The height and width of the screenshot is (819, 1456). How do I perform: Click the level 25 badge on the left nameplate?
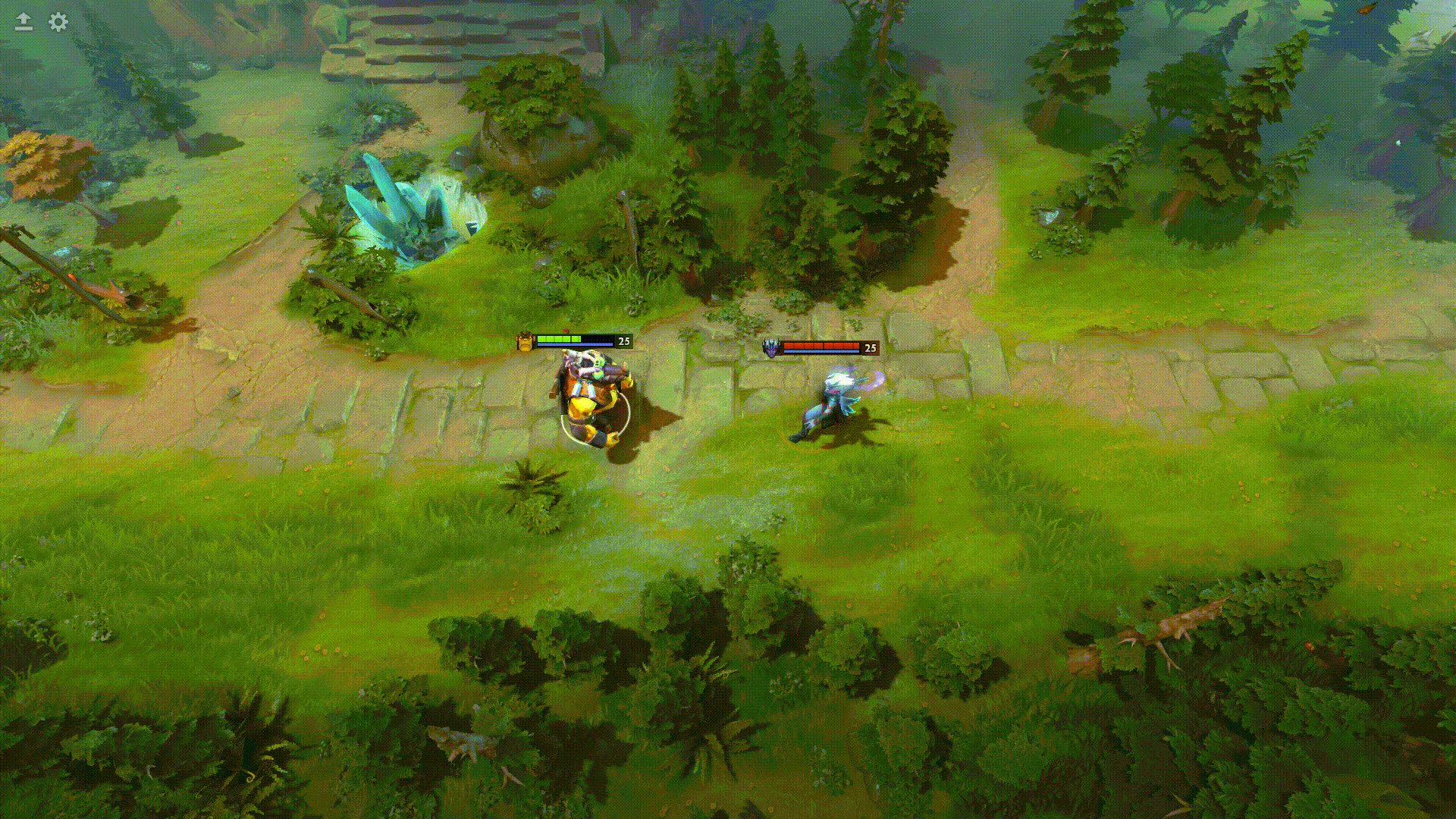click(623, 342)
